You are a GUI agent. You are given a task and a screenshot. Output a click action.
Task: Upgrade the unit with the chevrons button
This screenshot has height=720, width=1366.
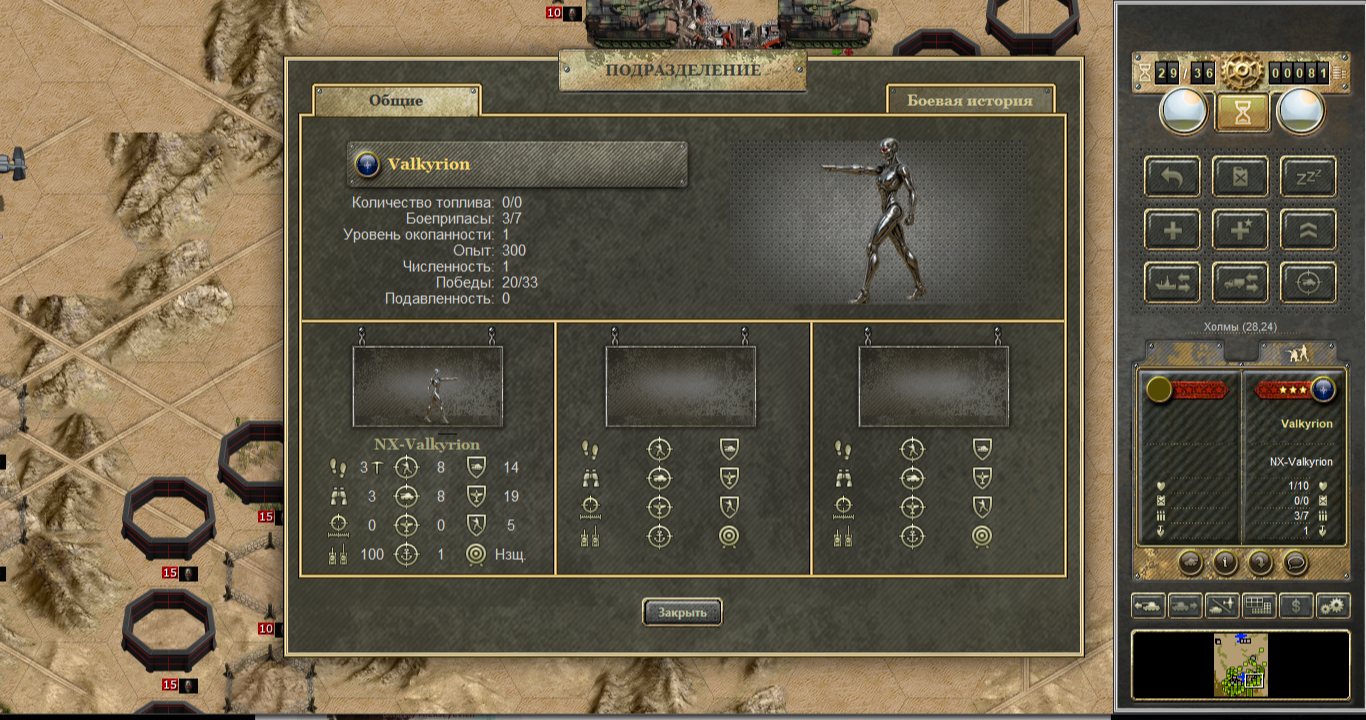[1308, 230]
